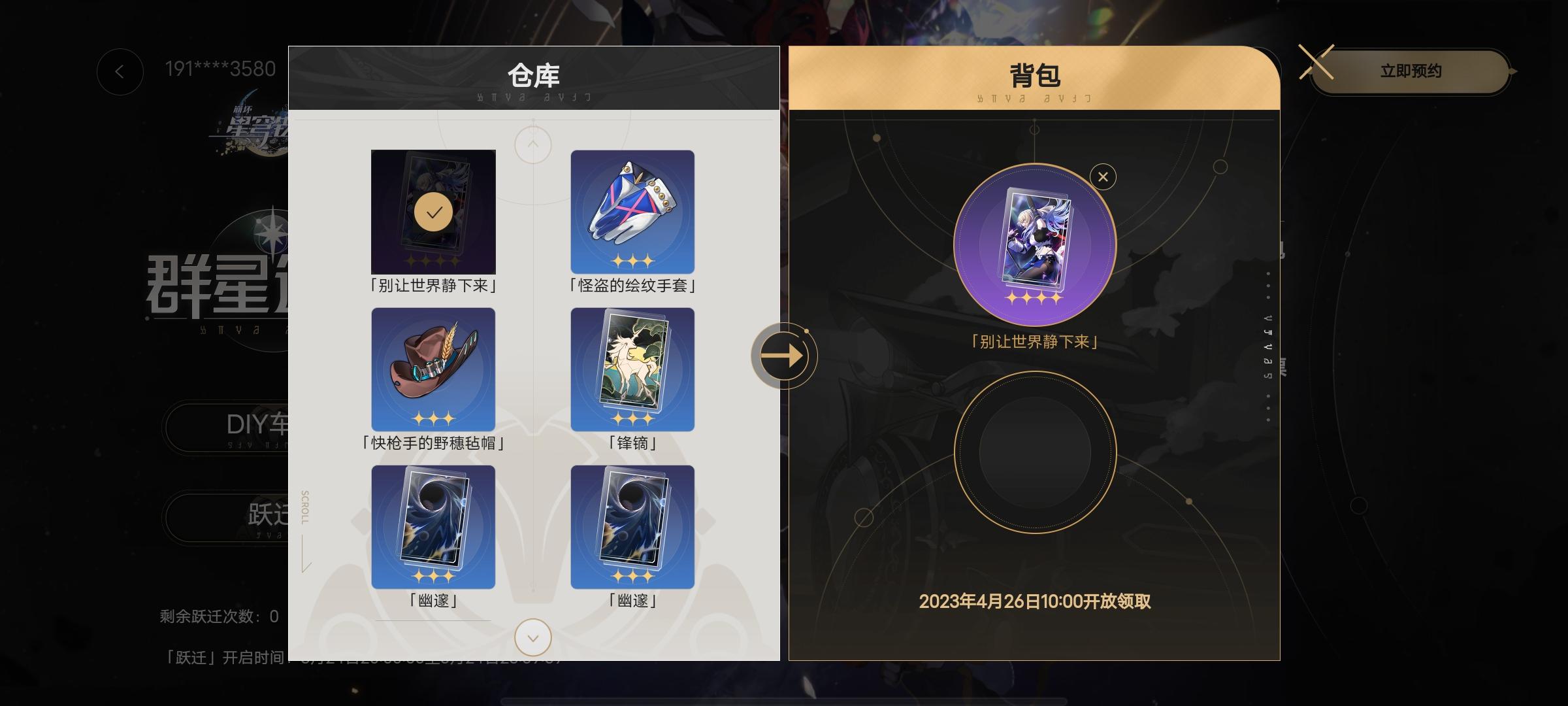Image resolution: width=1568 pixels, height=706 pixels.
Task: Select the 「怪盗的绘纹手套」 glove item
Action: point(631,210)
